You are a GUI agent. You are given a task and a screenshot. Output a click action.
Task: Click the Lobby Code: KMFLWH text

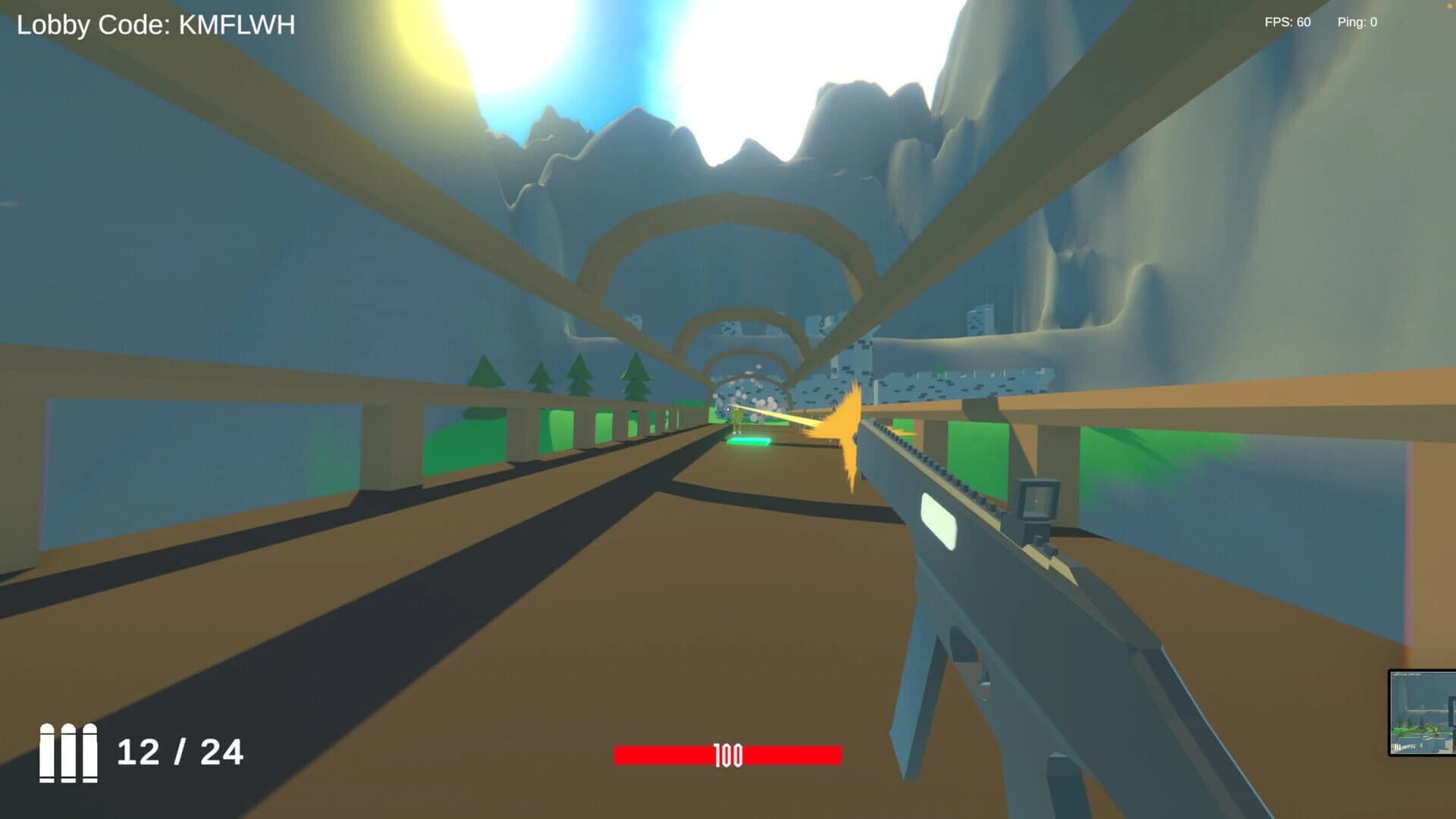[155, 24]
